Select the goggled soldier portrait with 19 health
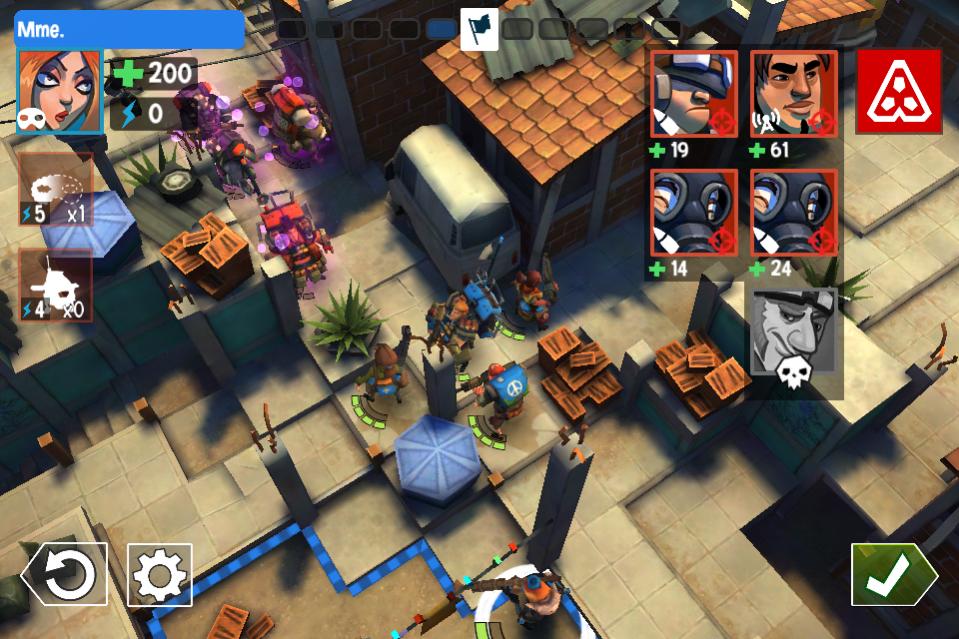This screenshot has height=639, width=959. tap(694, 93)
